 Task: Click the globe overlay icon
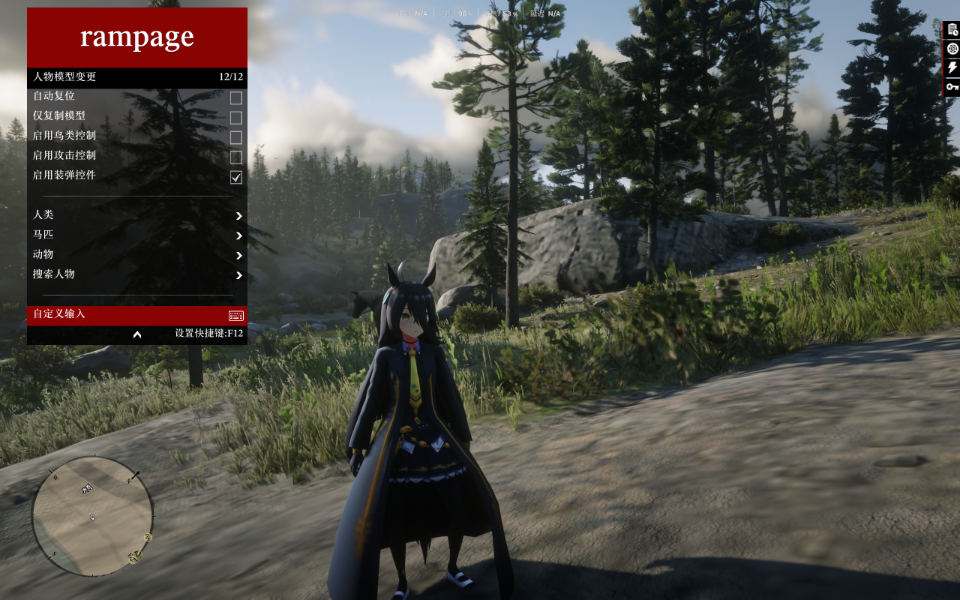tap(952, 49)
